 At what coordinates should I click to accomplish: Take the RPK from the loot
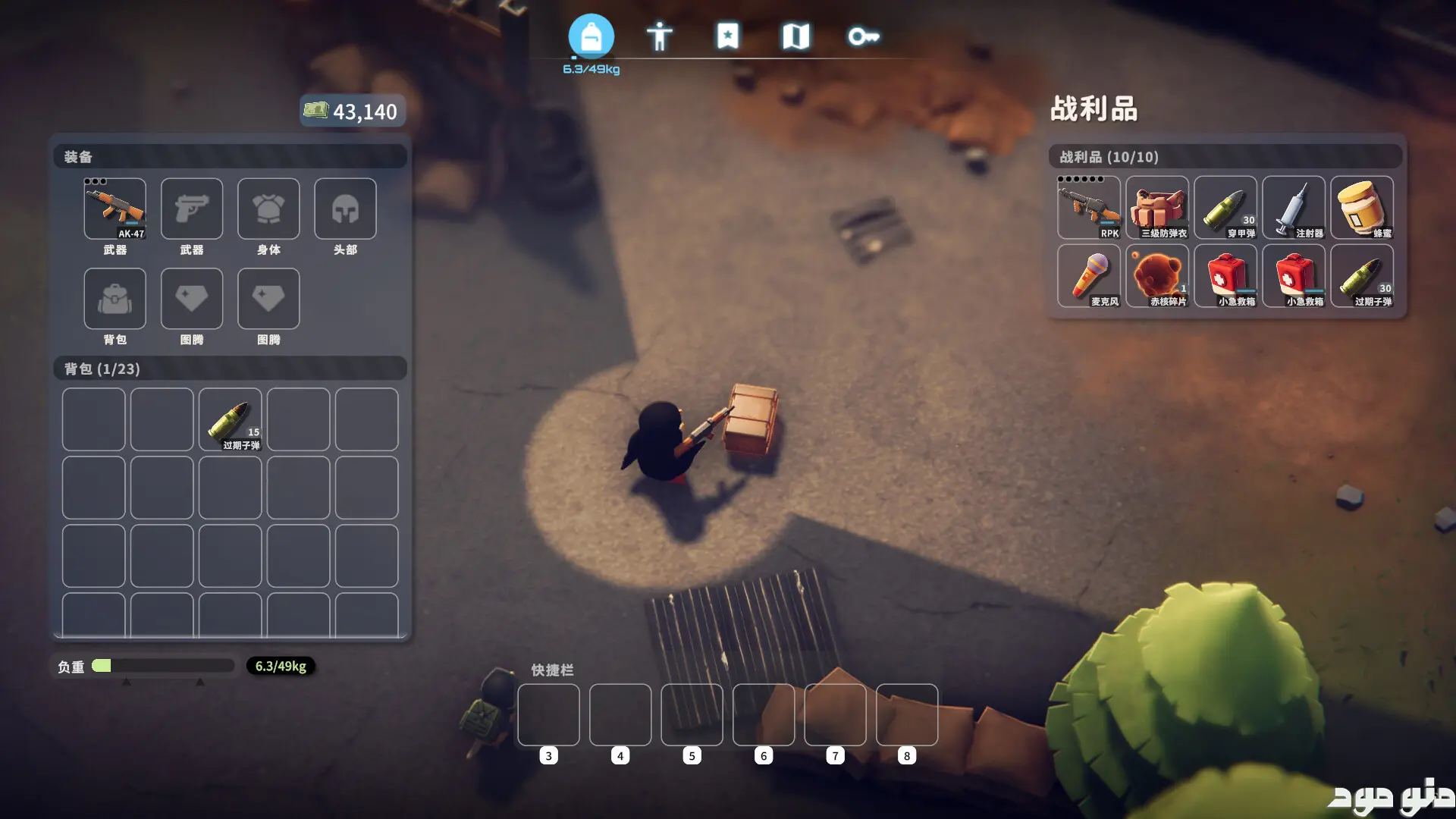pos(1089,208)
